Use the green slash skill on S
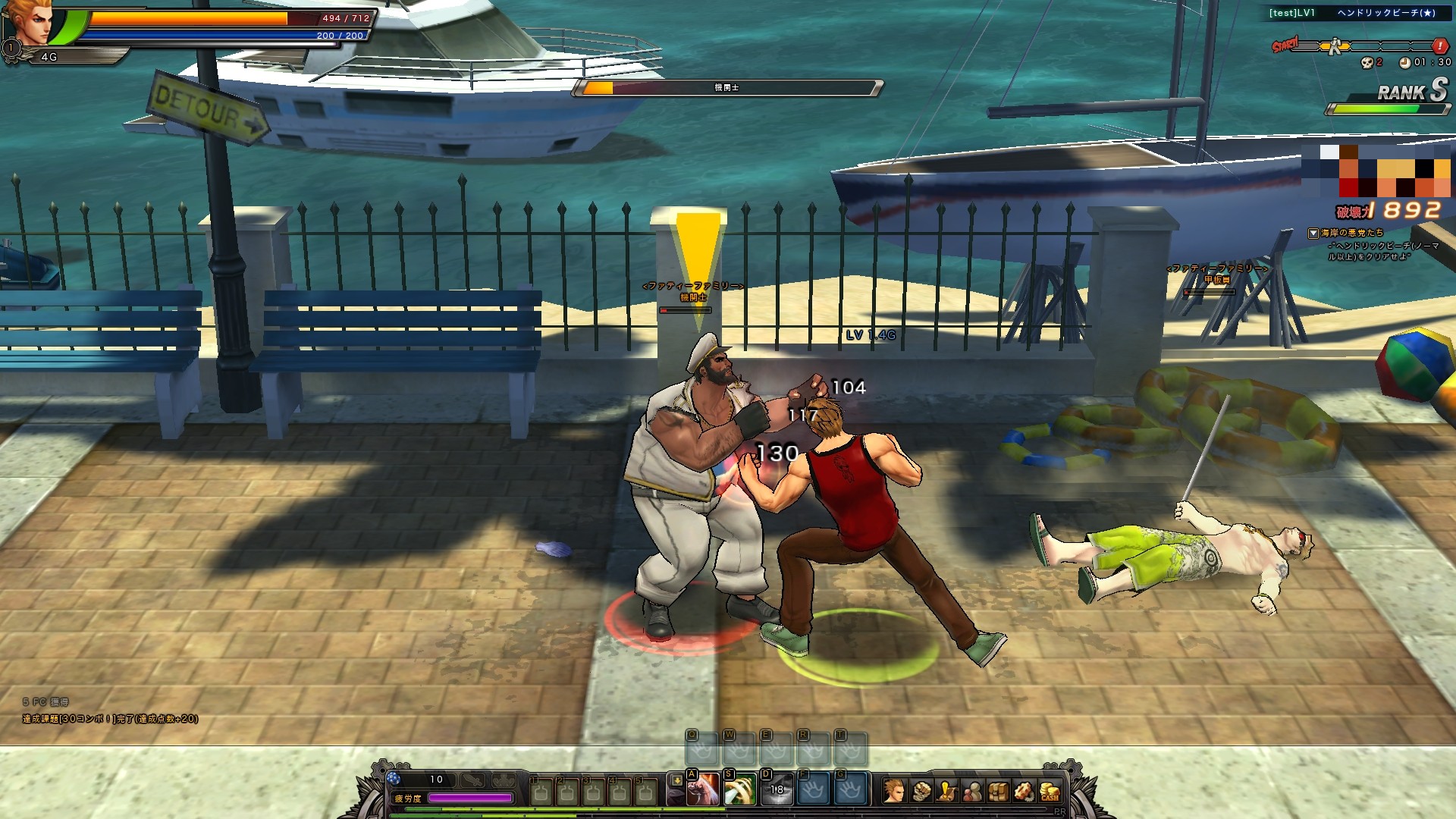Screen dimensions: 1456x819 point(740,790)
